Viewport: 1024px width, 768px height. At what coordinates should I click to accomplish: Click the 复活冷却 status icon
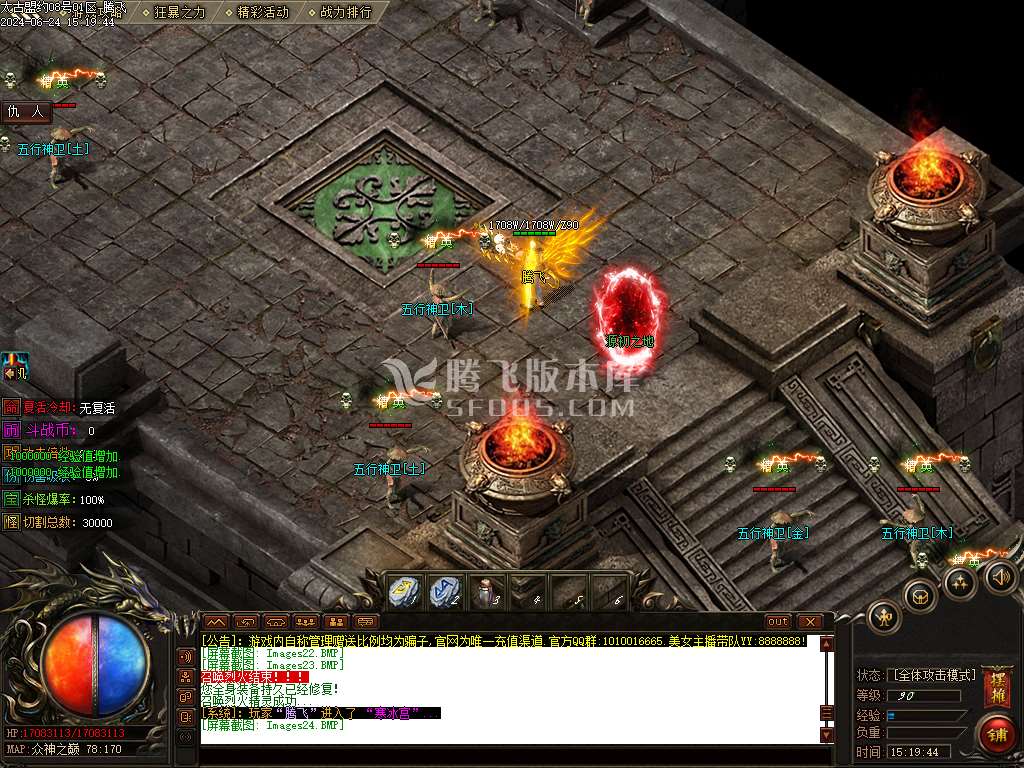11,407
